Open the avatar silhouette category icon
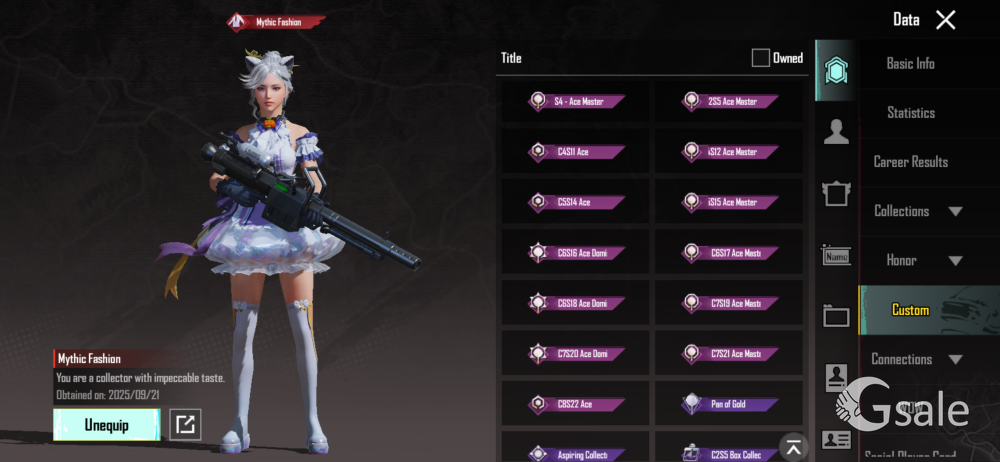The height and width of the screenshot is (462, 1000). 836,131
